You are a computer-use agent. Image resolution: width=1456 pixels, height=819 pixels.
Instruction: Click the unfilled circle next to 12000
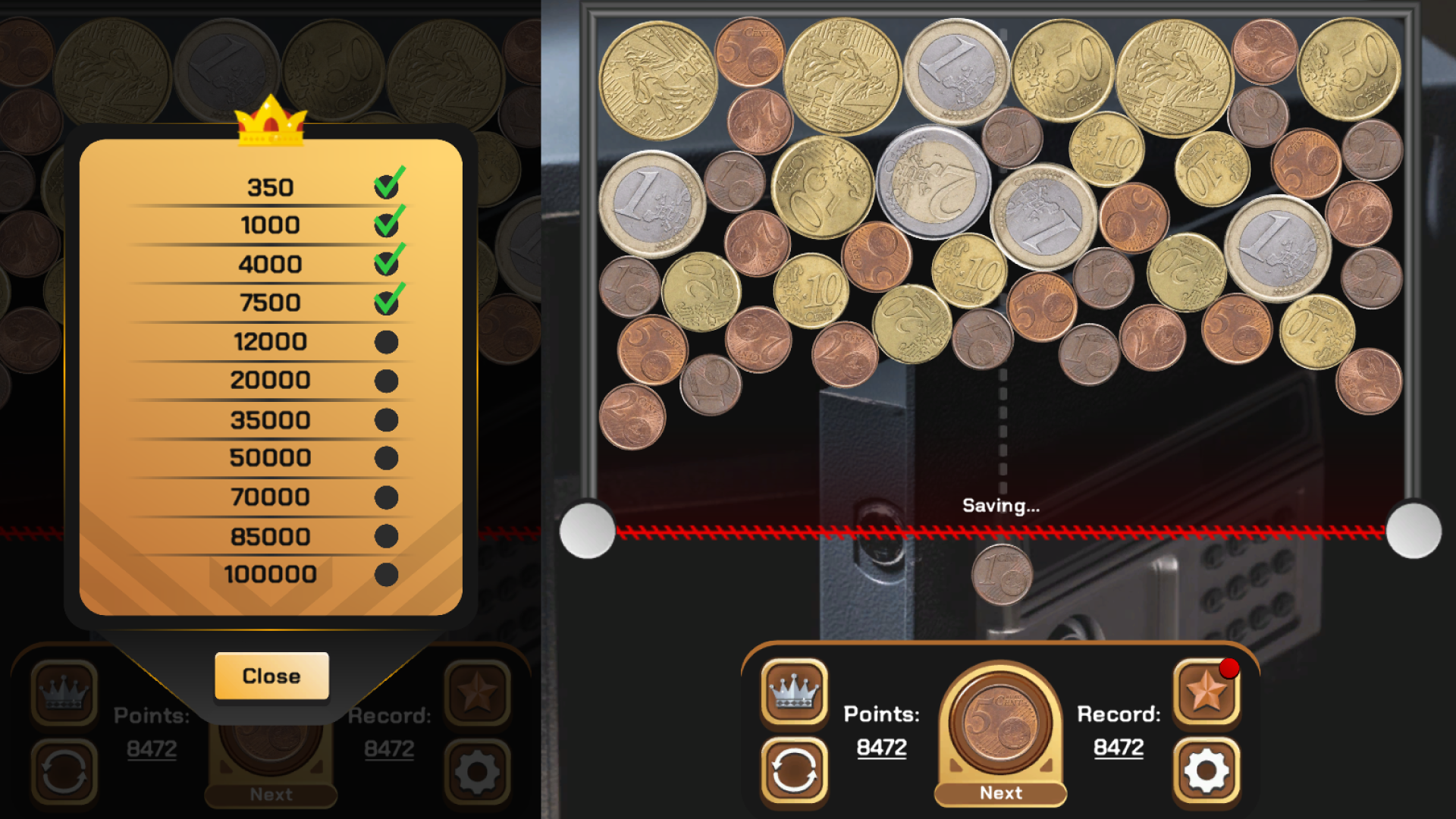tap(387, 341)
